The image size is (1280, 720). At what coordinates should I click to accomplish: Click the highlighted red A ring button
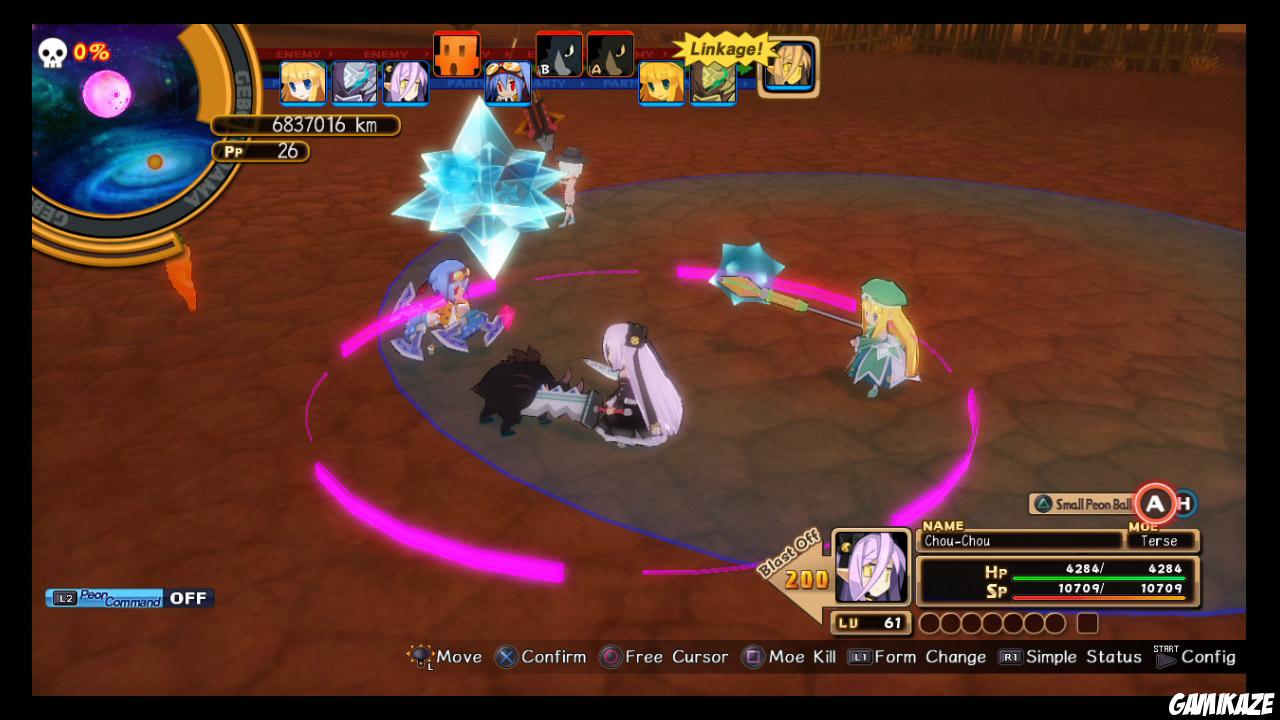1157,503
